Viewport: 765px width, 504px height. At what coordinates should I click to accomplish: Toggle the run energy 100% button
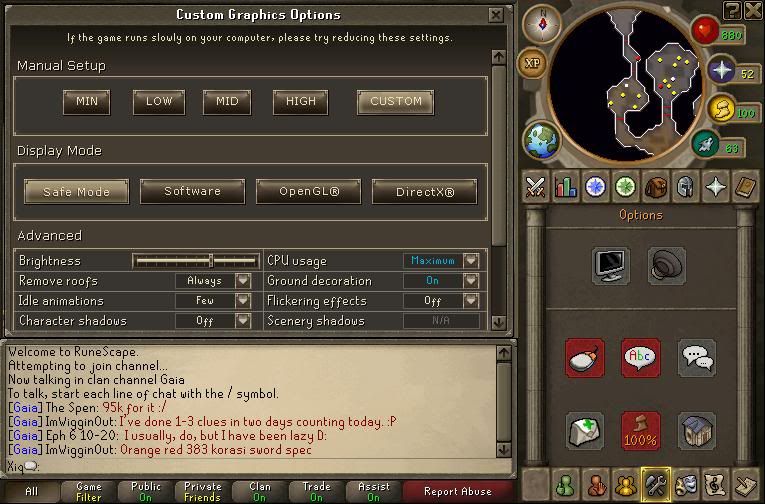[x=640, y=430]
